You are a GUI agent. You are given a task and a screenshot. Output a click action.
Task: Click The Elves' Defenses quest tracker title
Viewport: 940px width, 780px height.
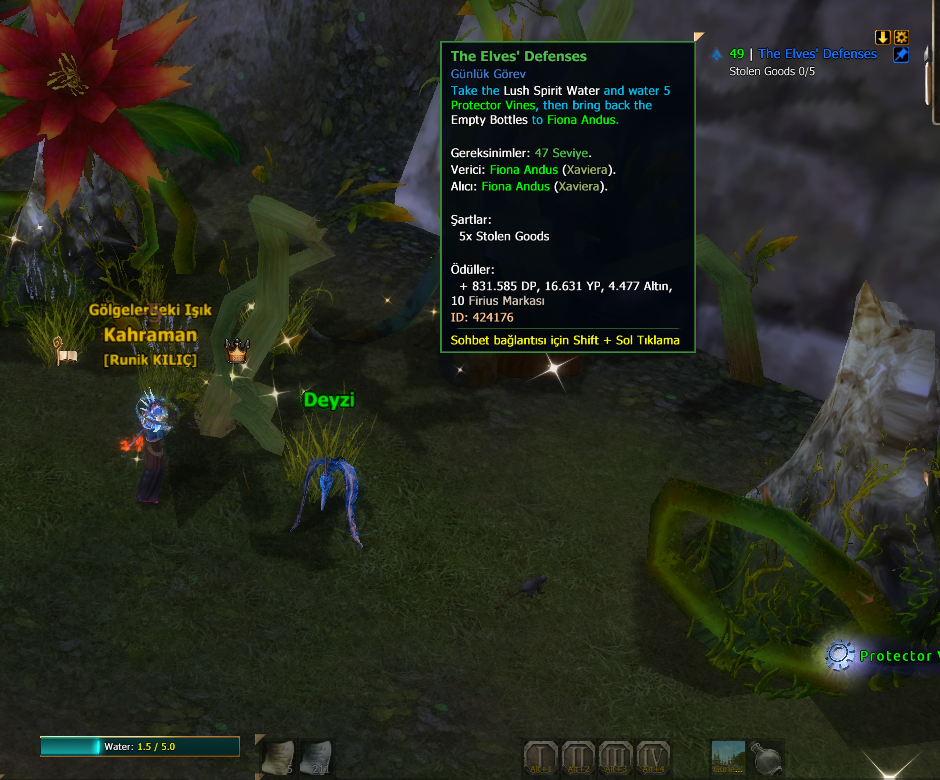817,54
